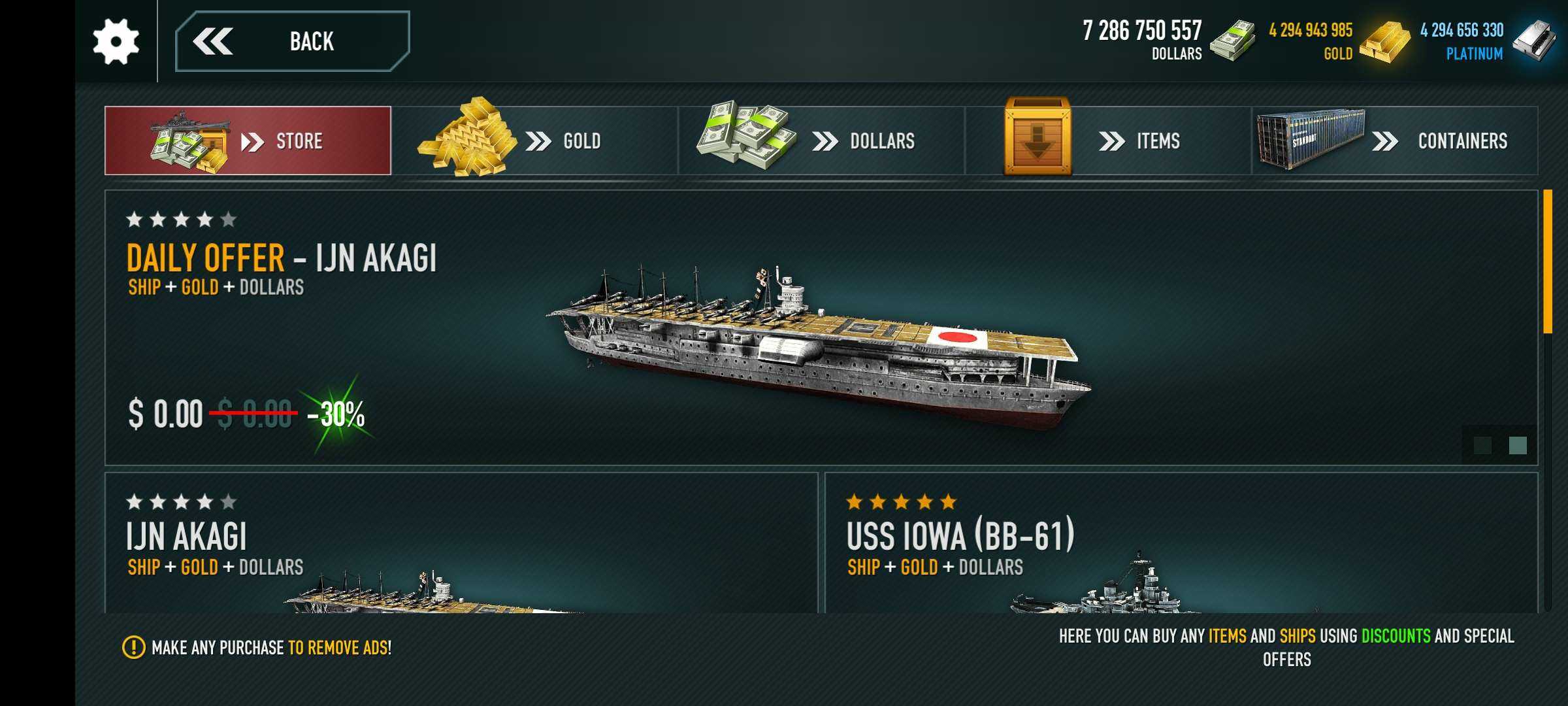Switch to the Containers tab
The image size is (1568, 706).
1394,141
